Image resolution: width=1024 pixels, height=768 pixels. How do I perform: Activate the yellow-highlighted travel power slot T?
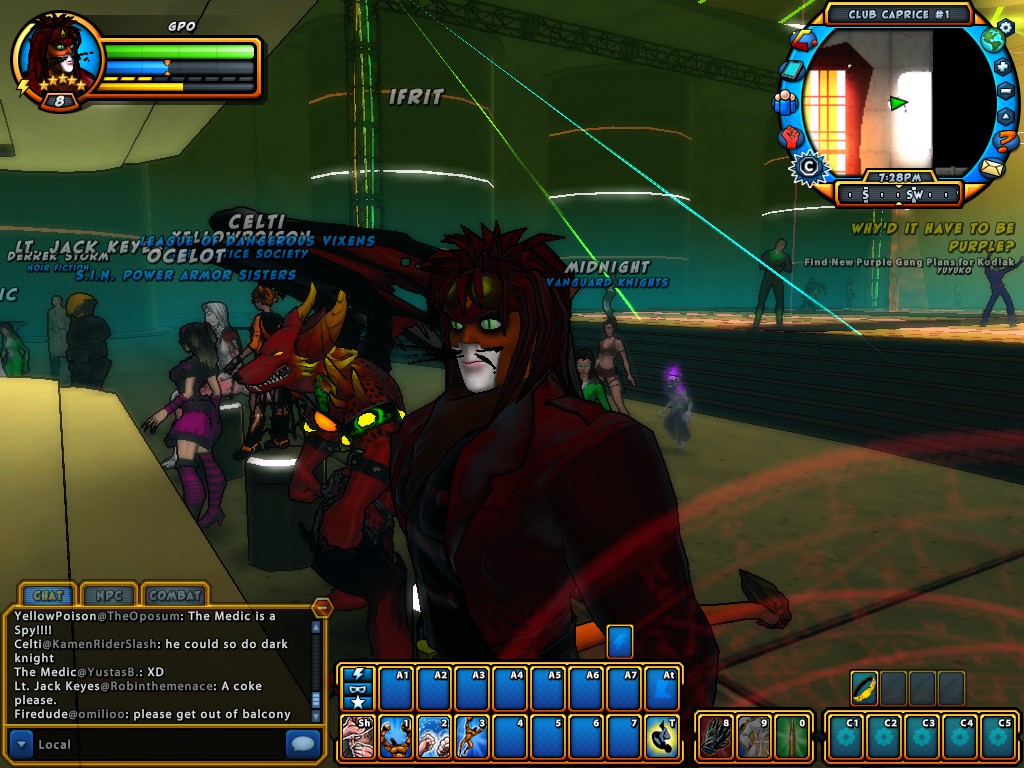(663, 736)
